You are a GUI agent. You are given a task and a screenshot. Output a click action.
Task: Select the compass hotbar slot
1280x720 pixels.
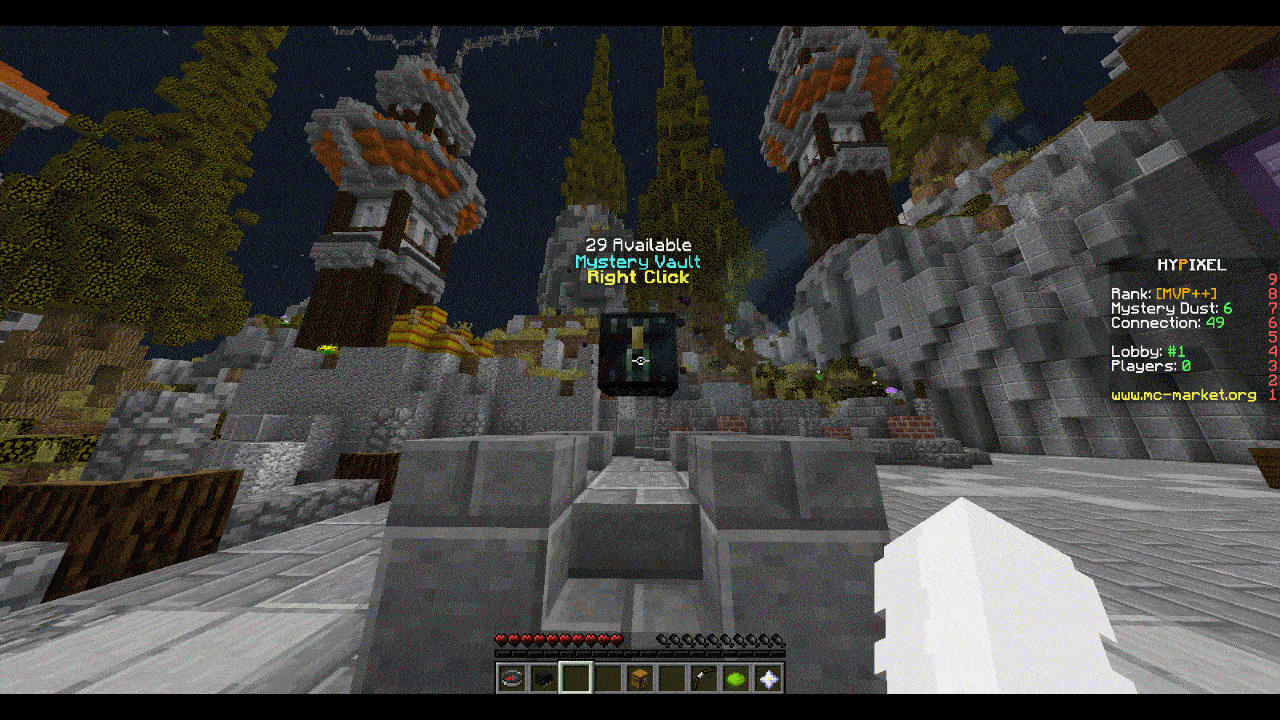click(x=511, y=679)
